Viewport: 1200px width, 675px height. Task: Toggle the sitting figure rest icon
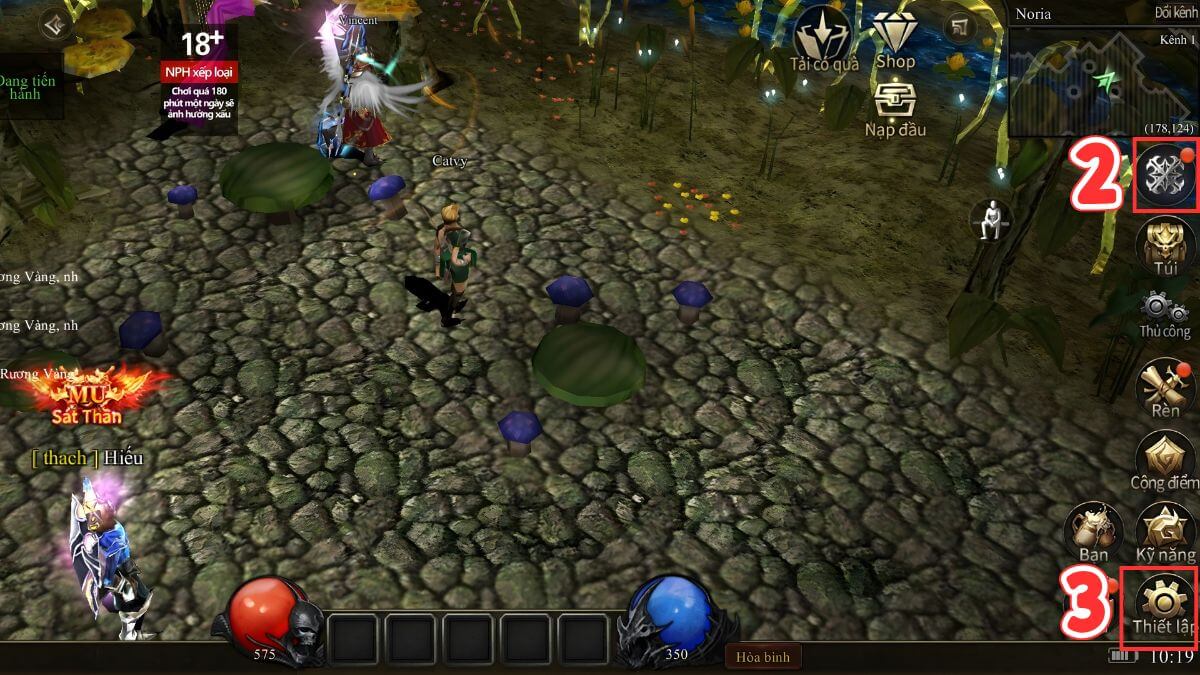[991, 219]
